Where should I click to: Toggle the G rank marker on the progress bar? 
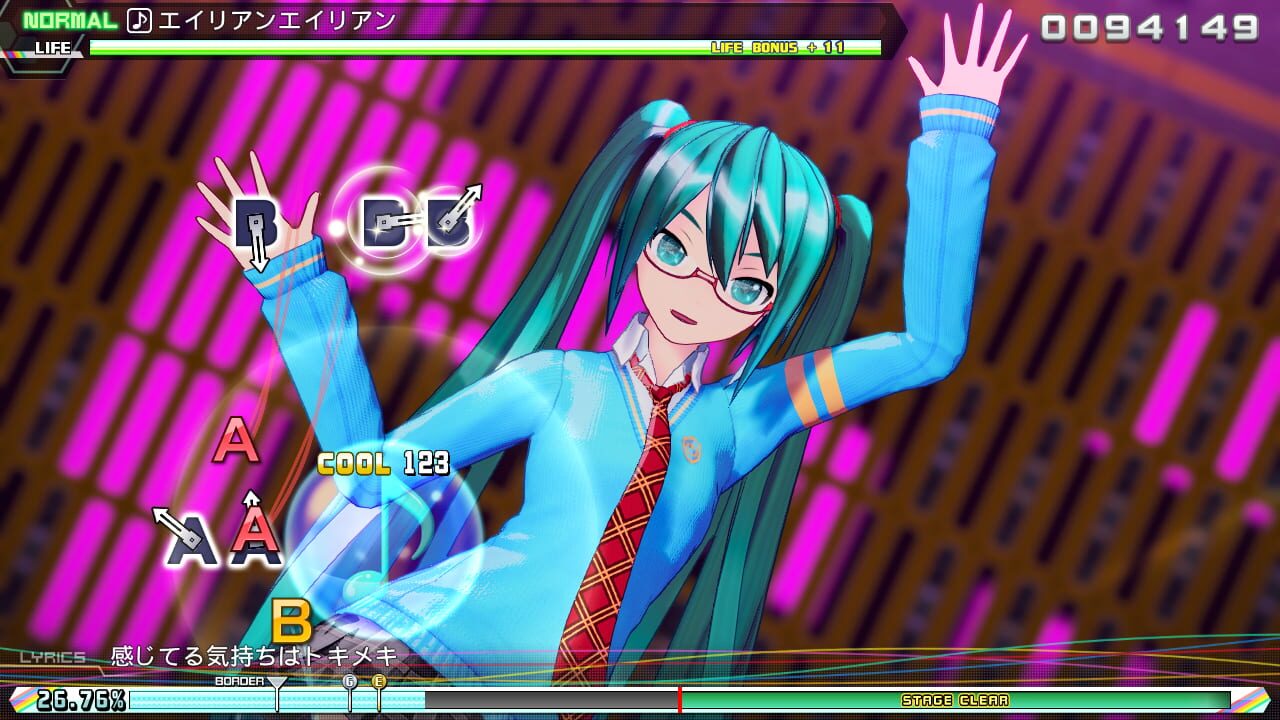click(350, 681)
